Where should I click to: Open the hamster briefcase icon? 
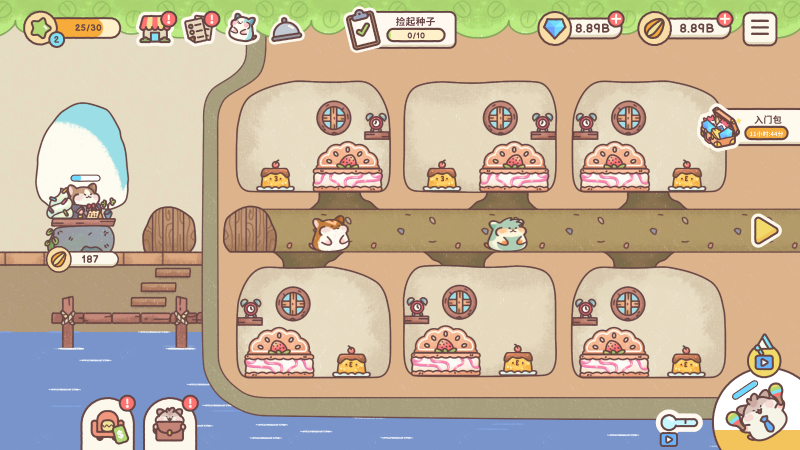pos(170,426)
